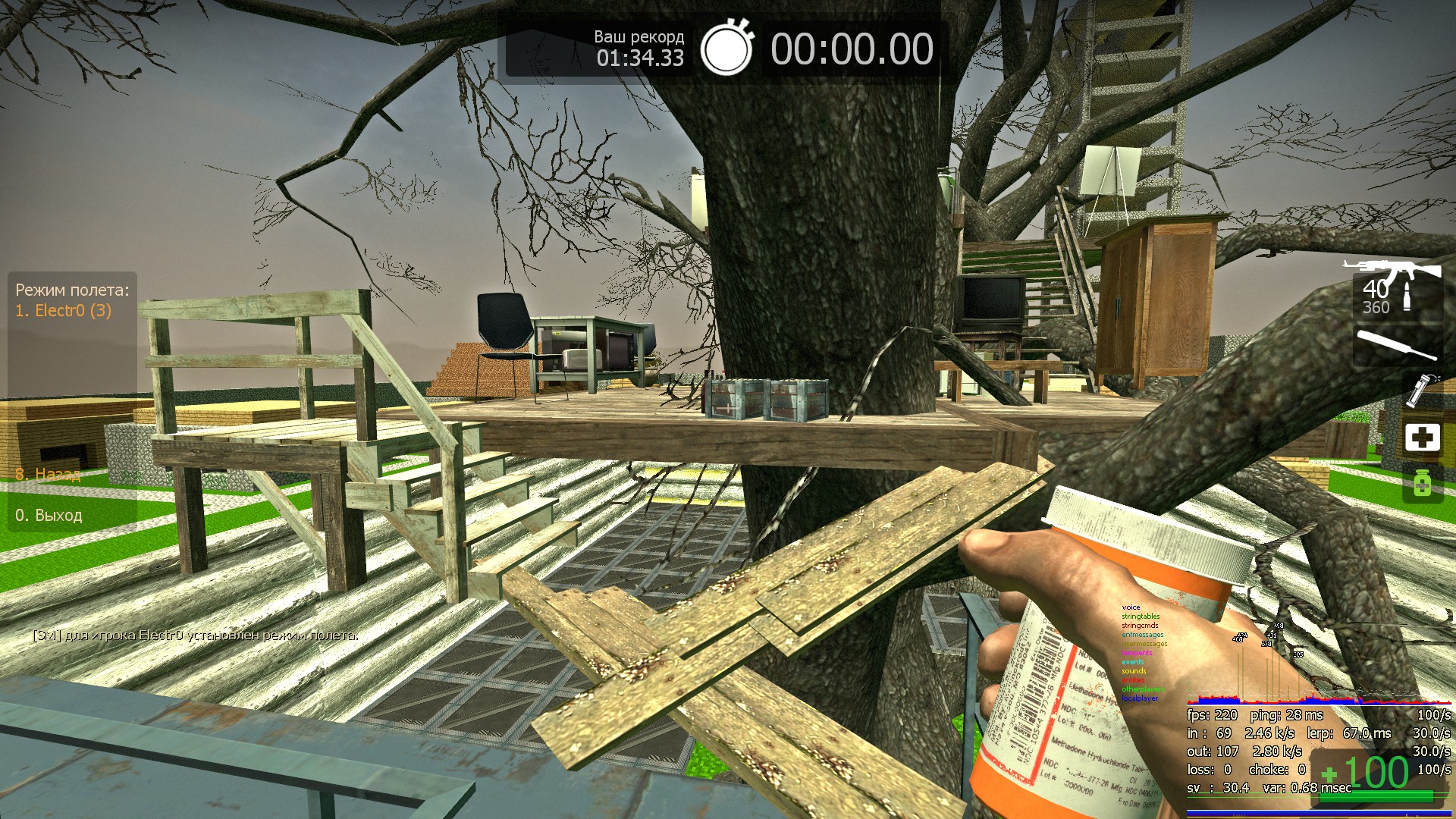Choose the Назад (Back) menu option
This screenshot has width=1456, height=819.
(x=49, y=475)
